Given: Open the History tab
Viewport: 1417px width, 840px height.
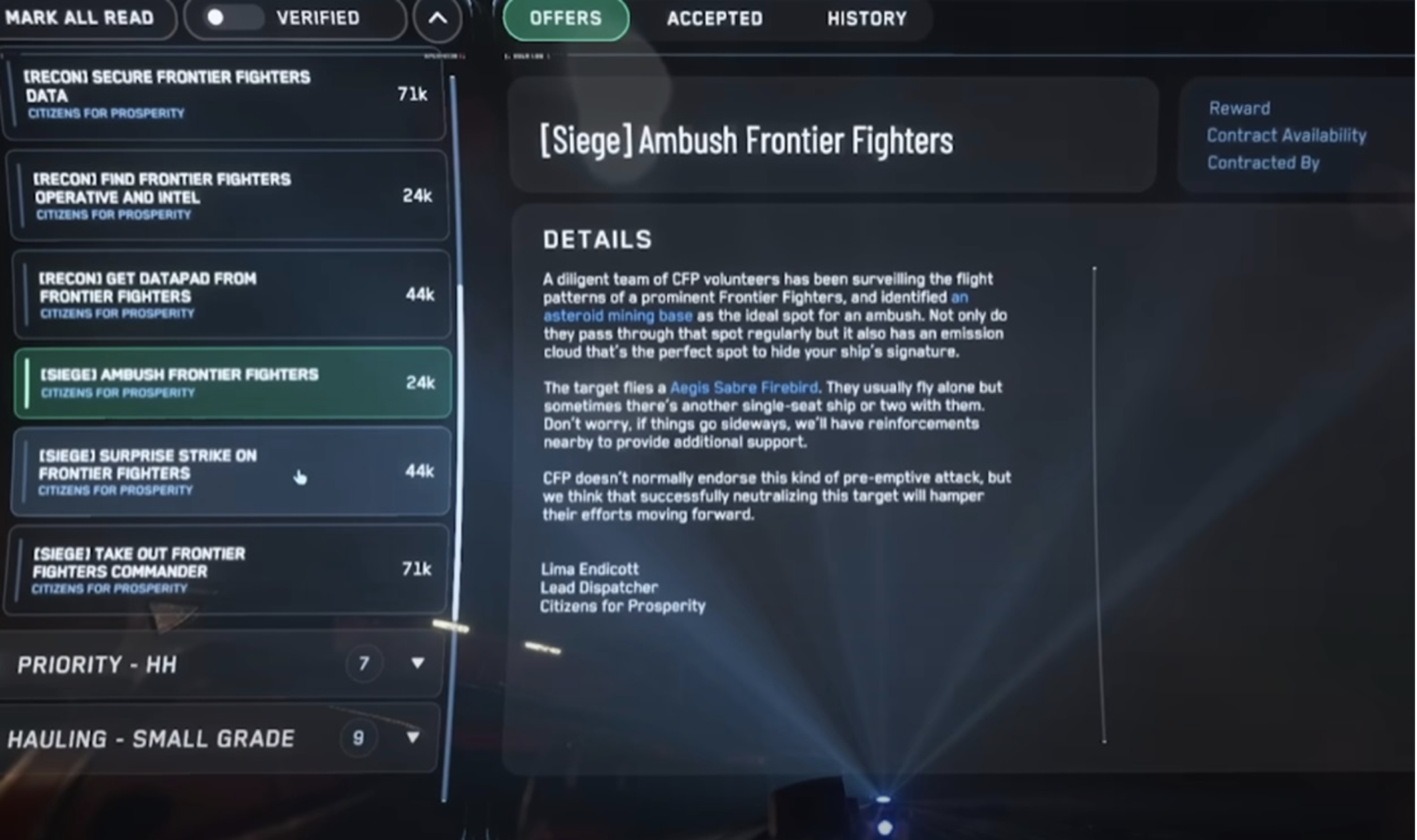Looking at the screenshot, I should coord(866,18).
